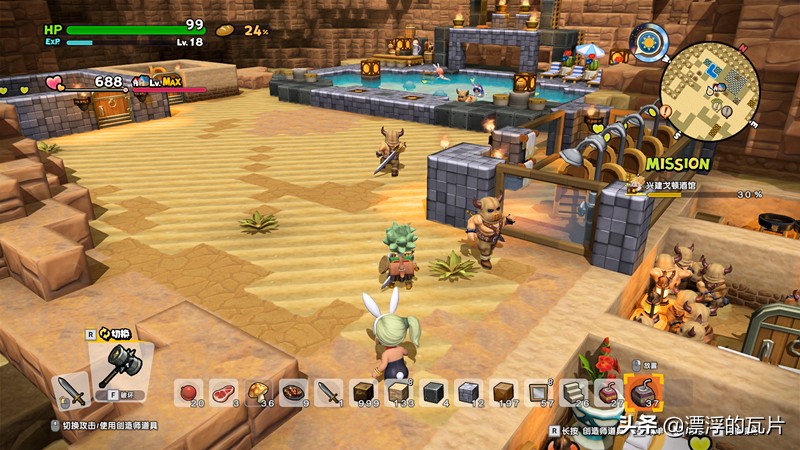Pick the cooked dish bowl hotbar slot
The width and height of the screenshot is (800, 450).
point(293,391)
